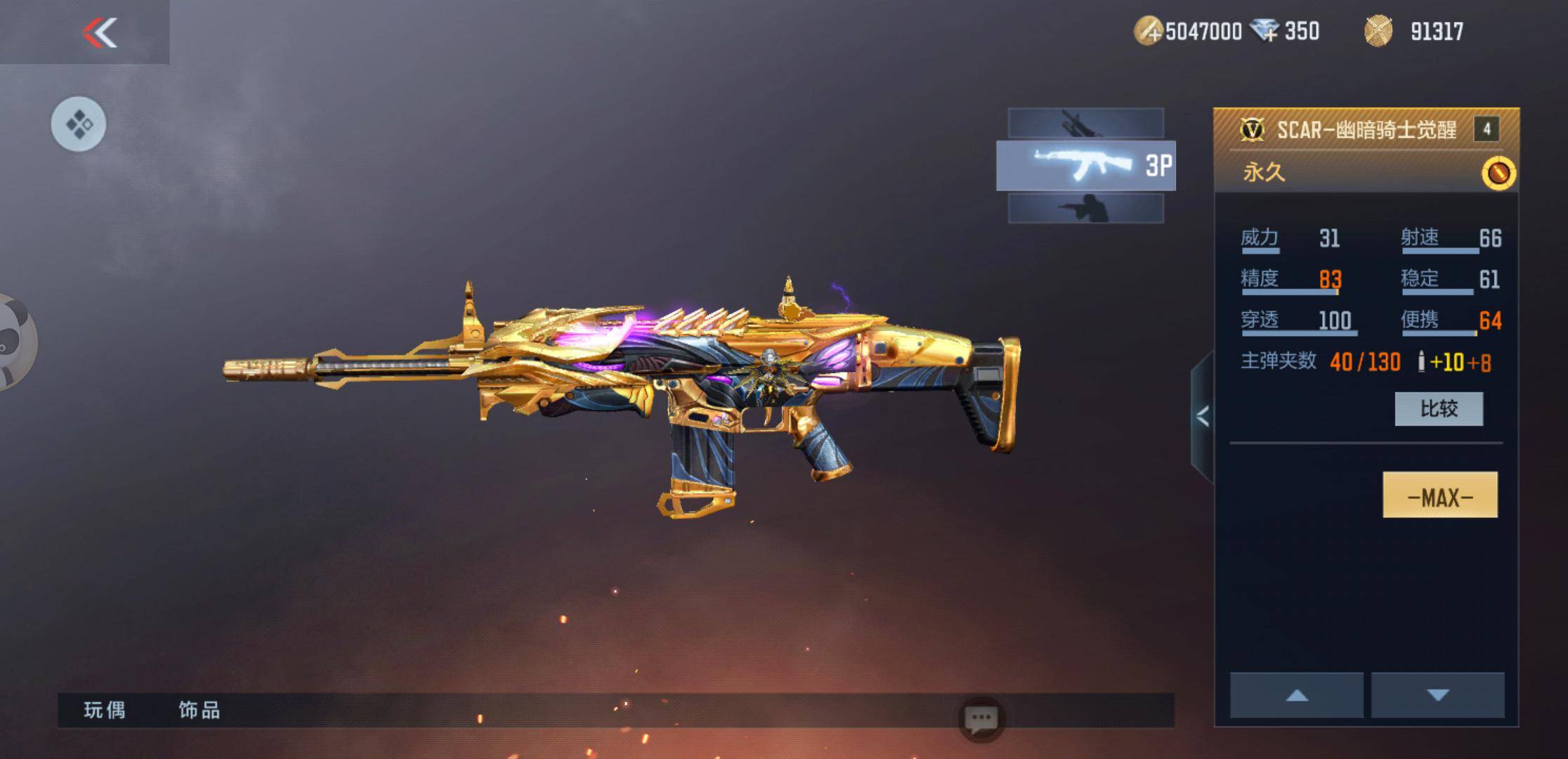
Task: Open the 玩偶 tab
Action: click(x=105, y=711)
